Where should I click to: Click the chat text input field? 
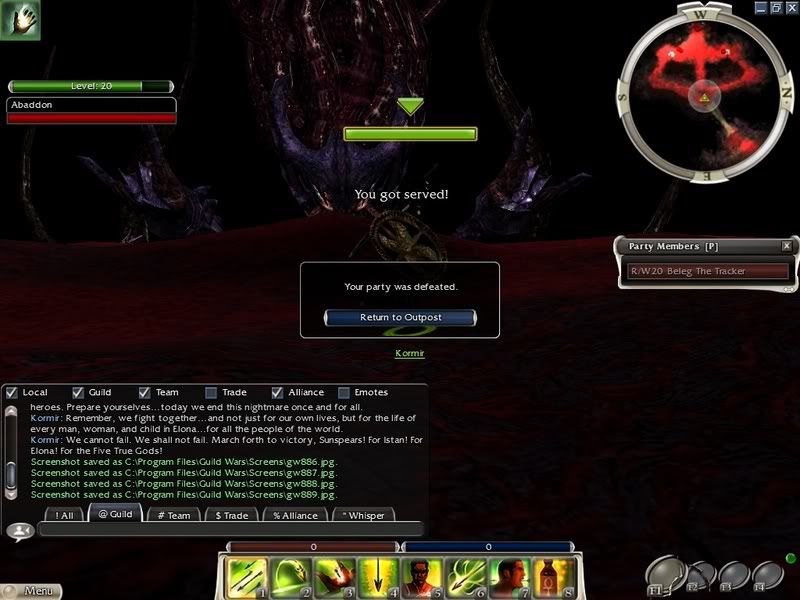pyautogui.click(x=230, y=530)
